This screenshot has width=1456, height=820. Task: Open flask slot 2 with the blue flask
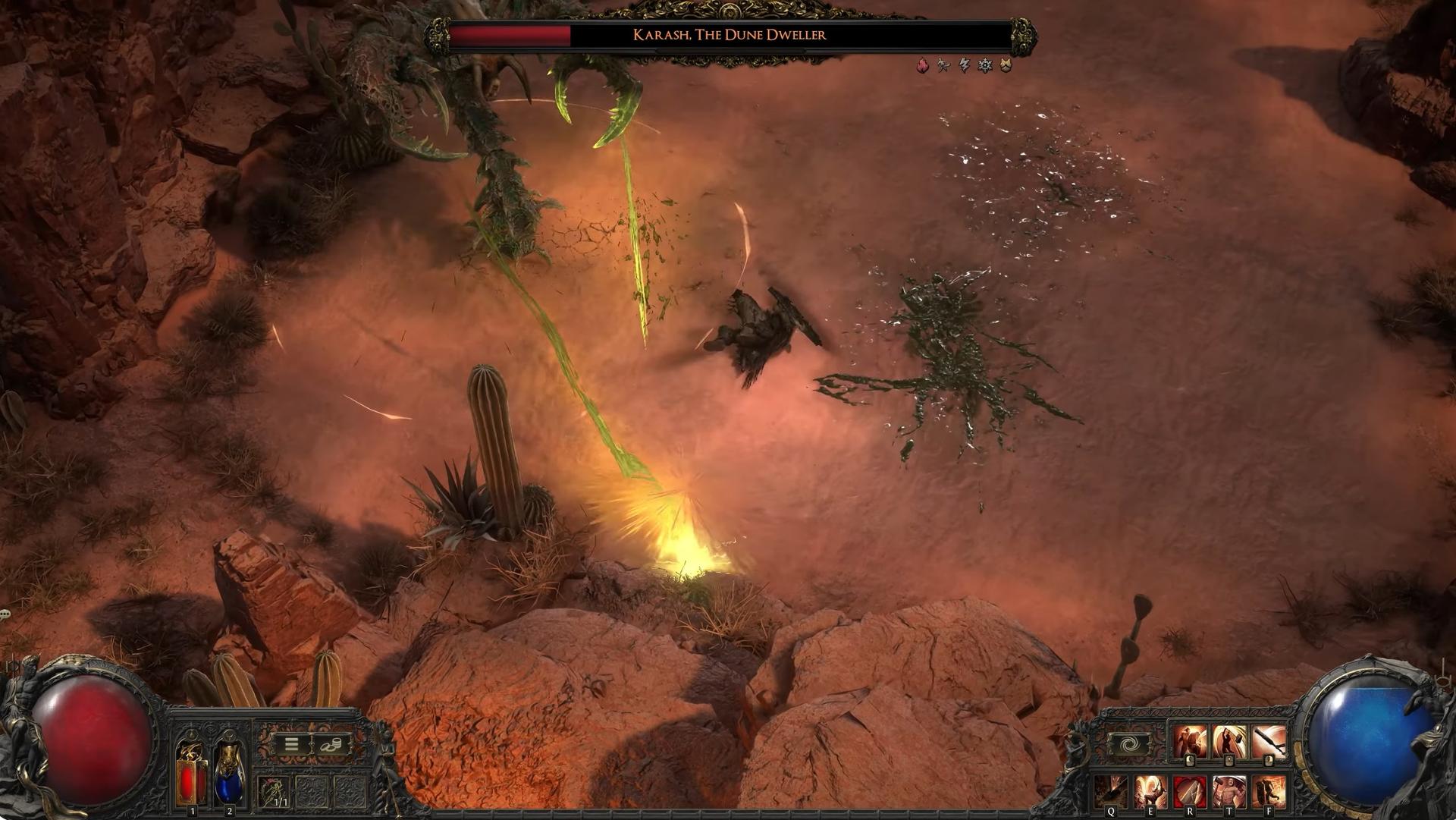click(228, 774)
